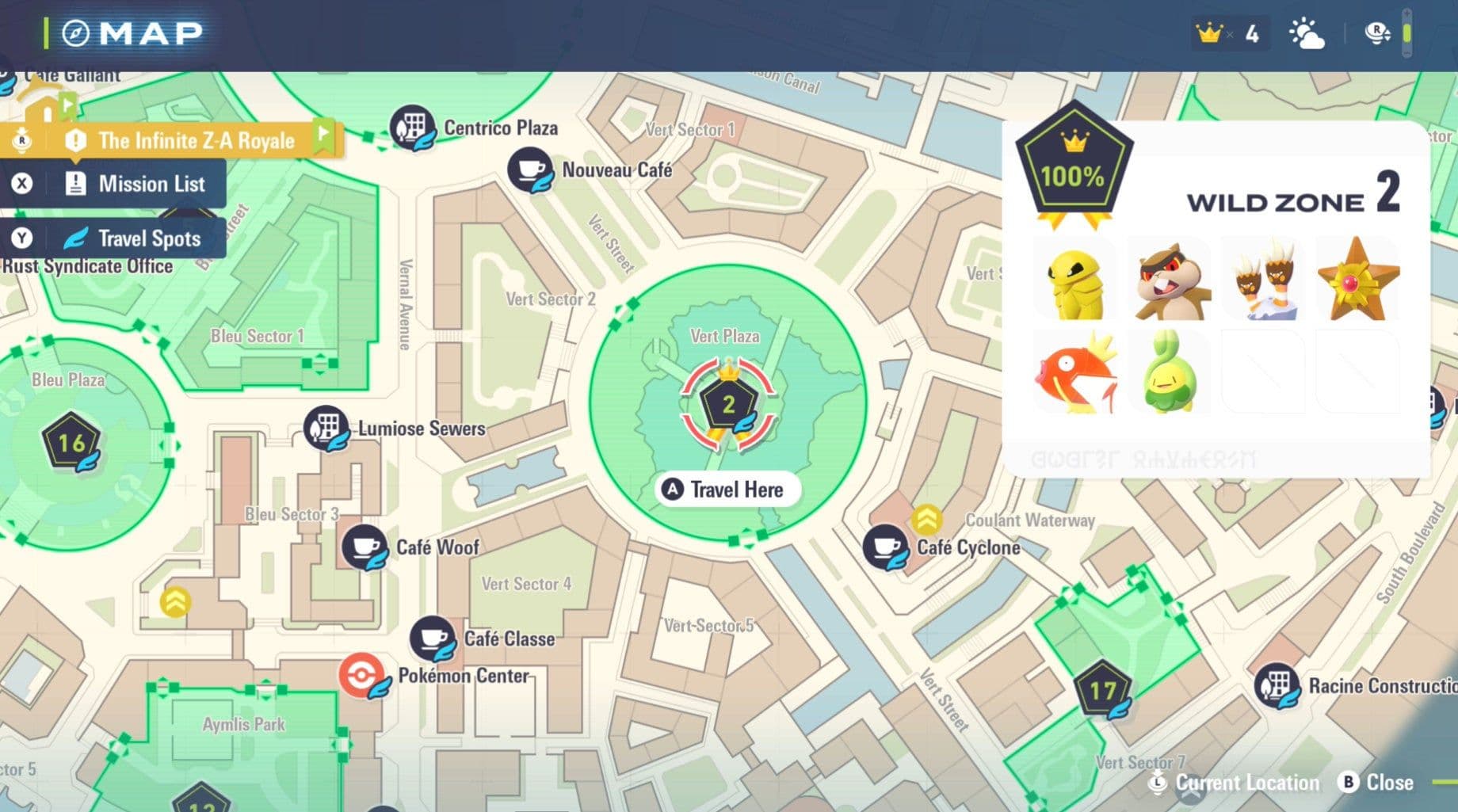Select the Magikarp thumbnail in Wild Zone 2 panel
This screenshot has height=812, width=1458.
pyautogui.click(x=1075, y=372)
